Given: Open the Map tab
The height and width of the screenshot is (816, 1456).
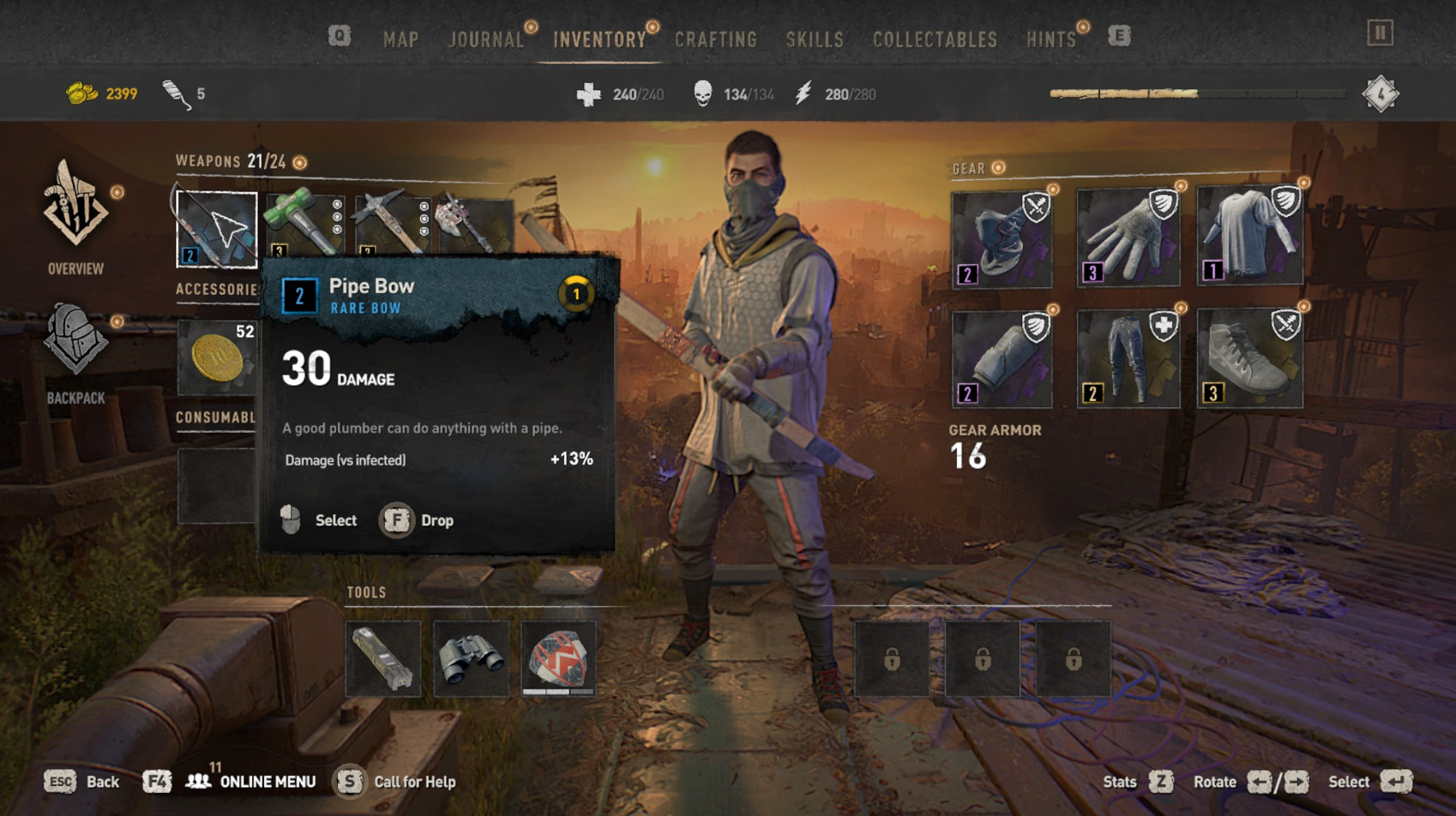Looking at the screenshot, I should tap(400, 39).
